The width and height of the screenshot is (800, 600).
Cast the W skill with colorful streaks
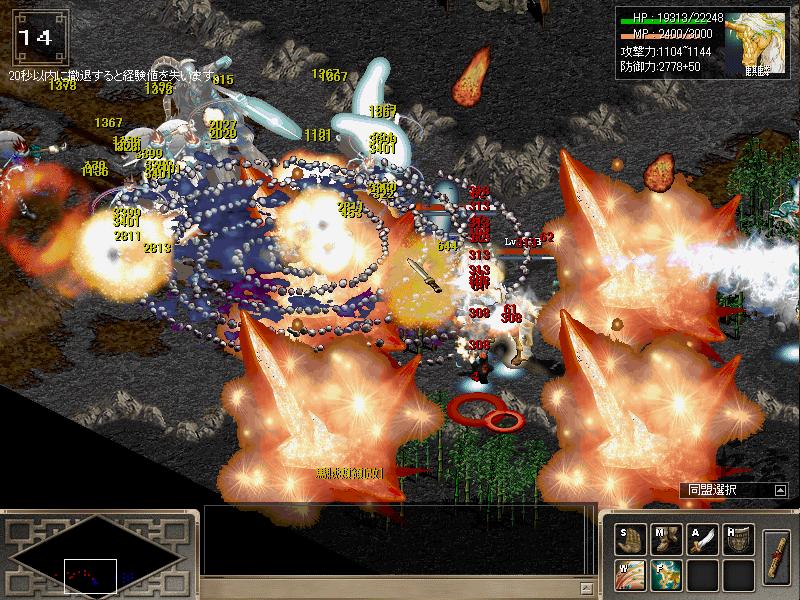(629, 574)
